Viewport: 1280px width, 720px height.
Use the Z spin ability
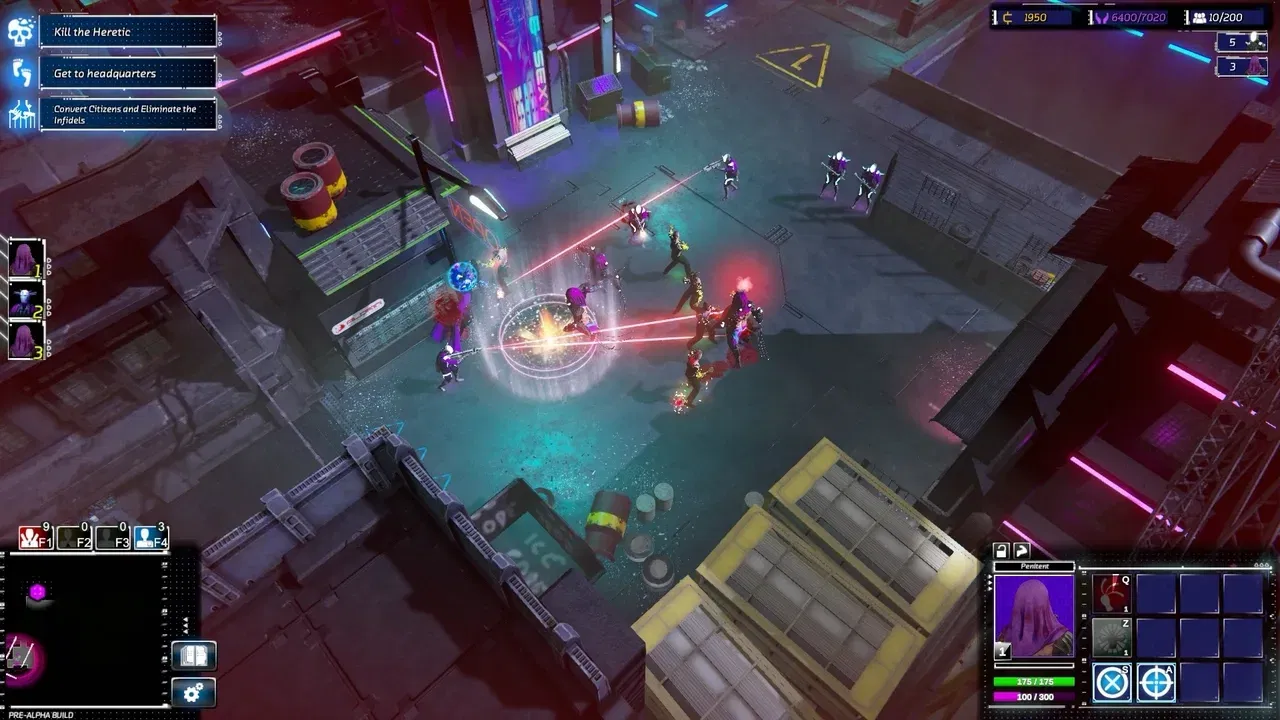pyautogui.click(x=1111, y=636)
